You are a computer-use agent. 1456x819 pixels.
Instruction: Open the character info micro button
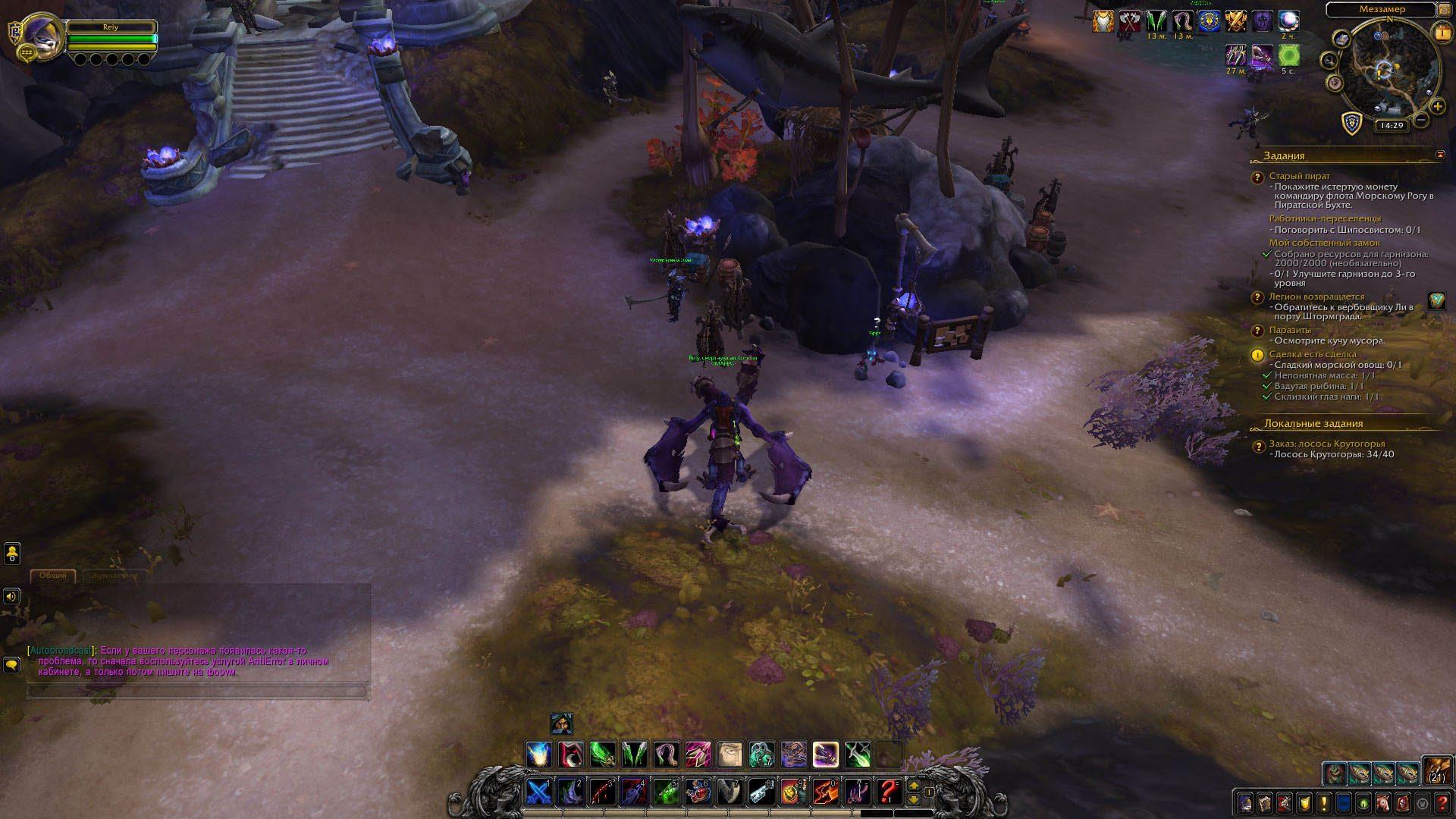coord(1245,802)
